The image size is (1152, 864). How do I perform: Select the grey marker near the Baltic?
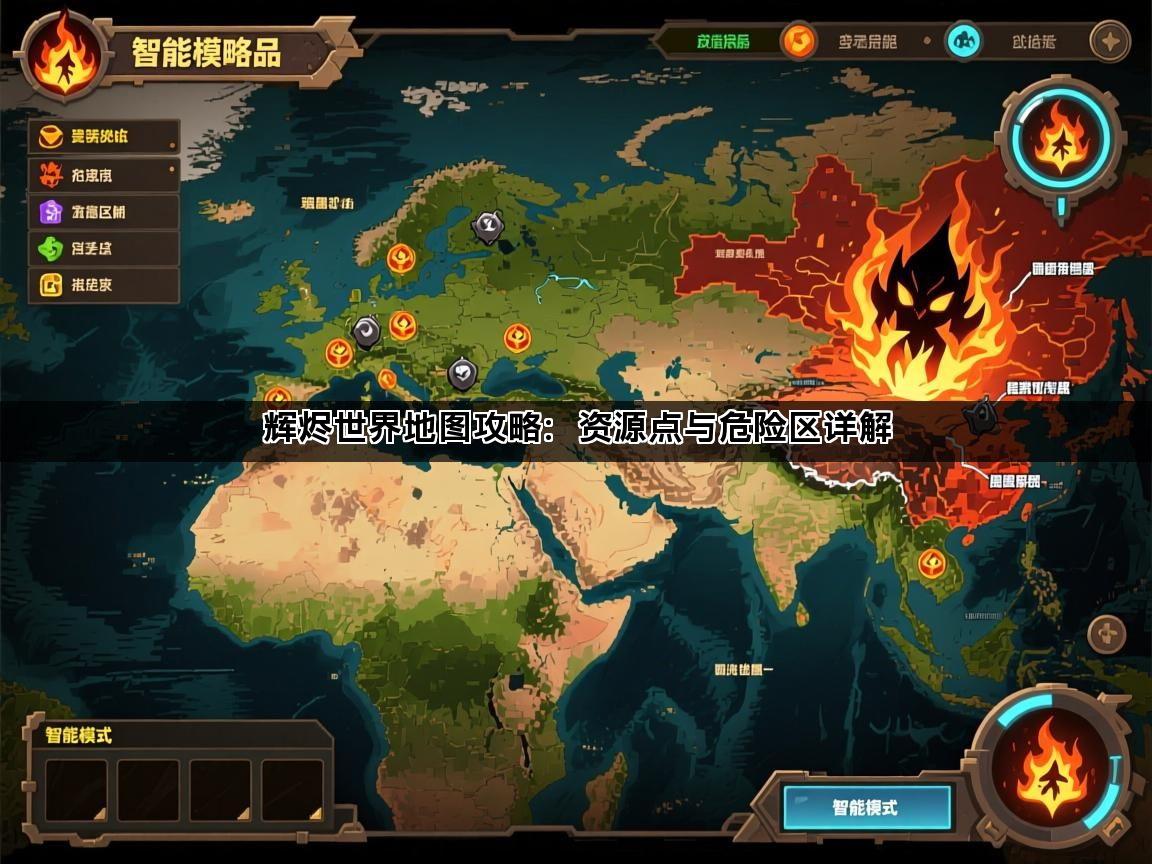488,227
